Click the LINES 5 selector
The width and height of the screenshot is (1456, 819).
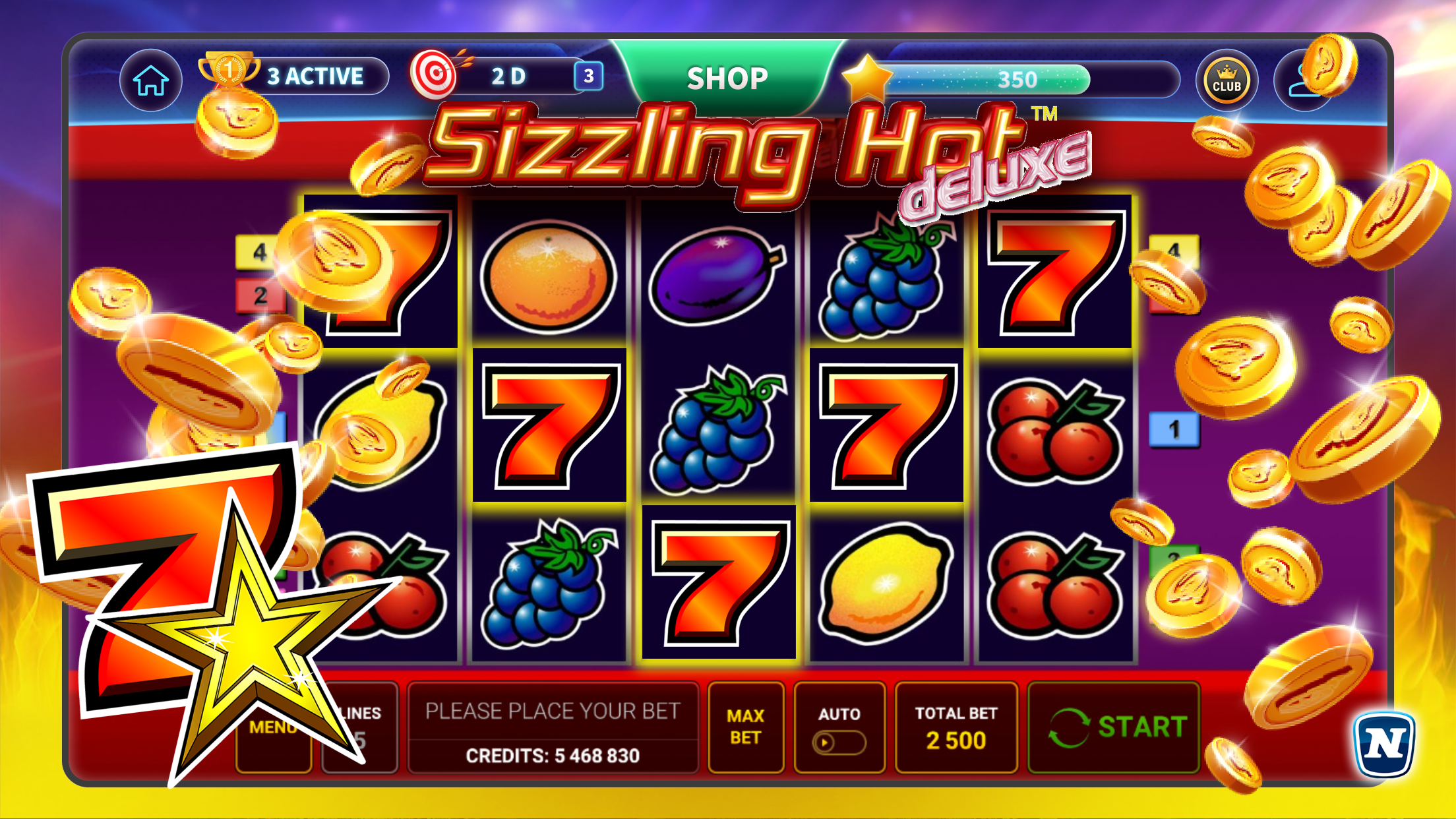click(359, 725)
